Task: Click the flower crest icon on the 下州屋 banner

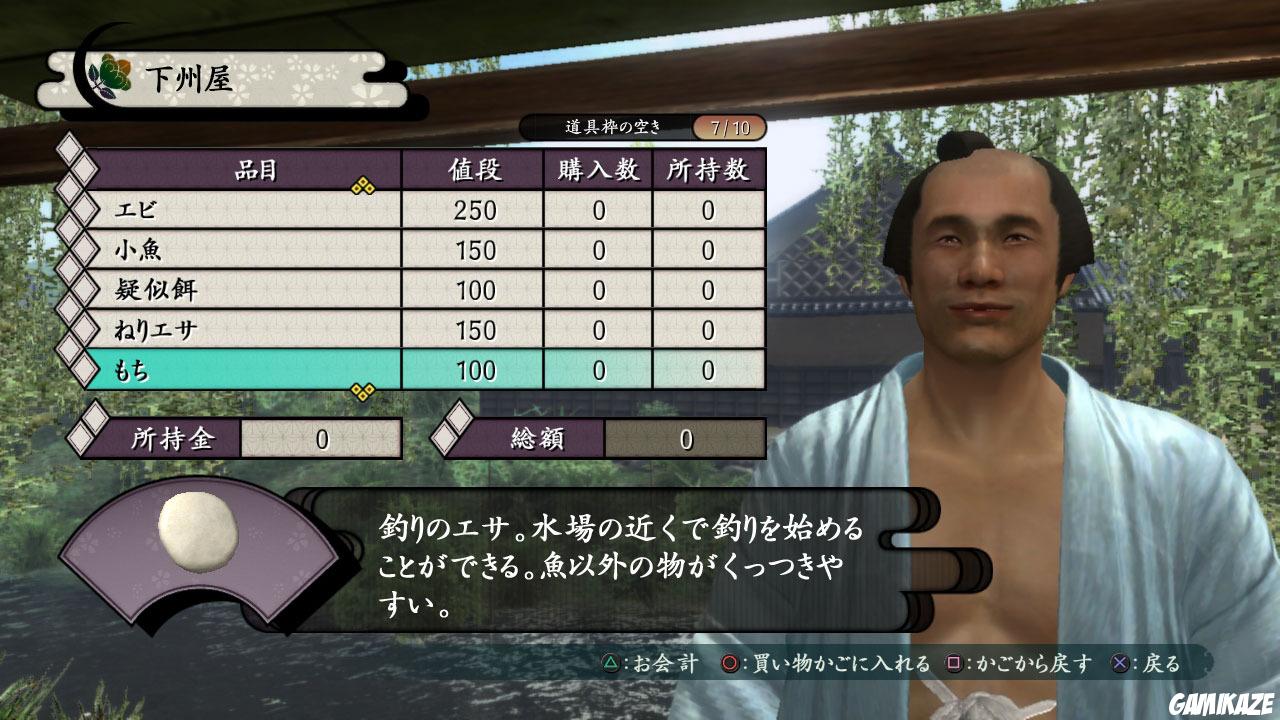Action: [113, 72]
